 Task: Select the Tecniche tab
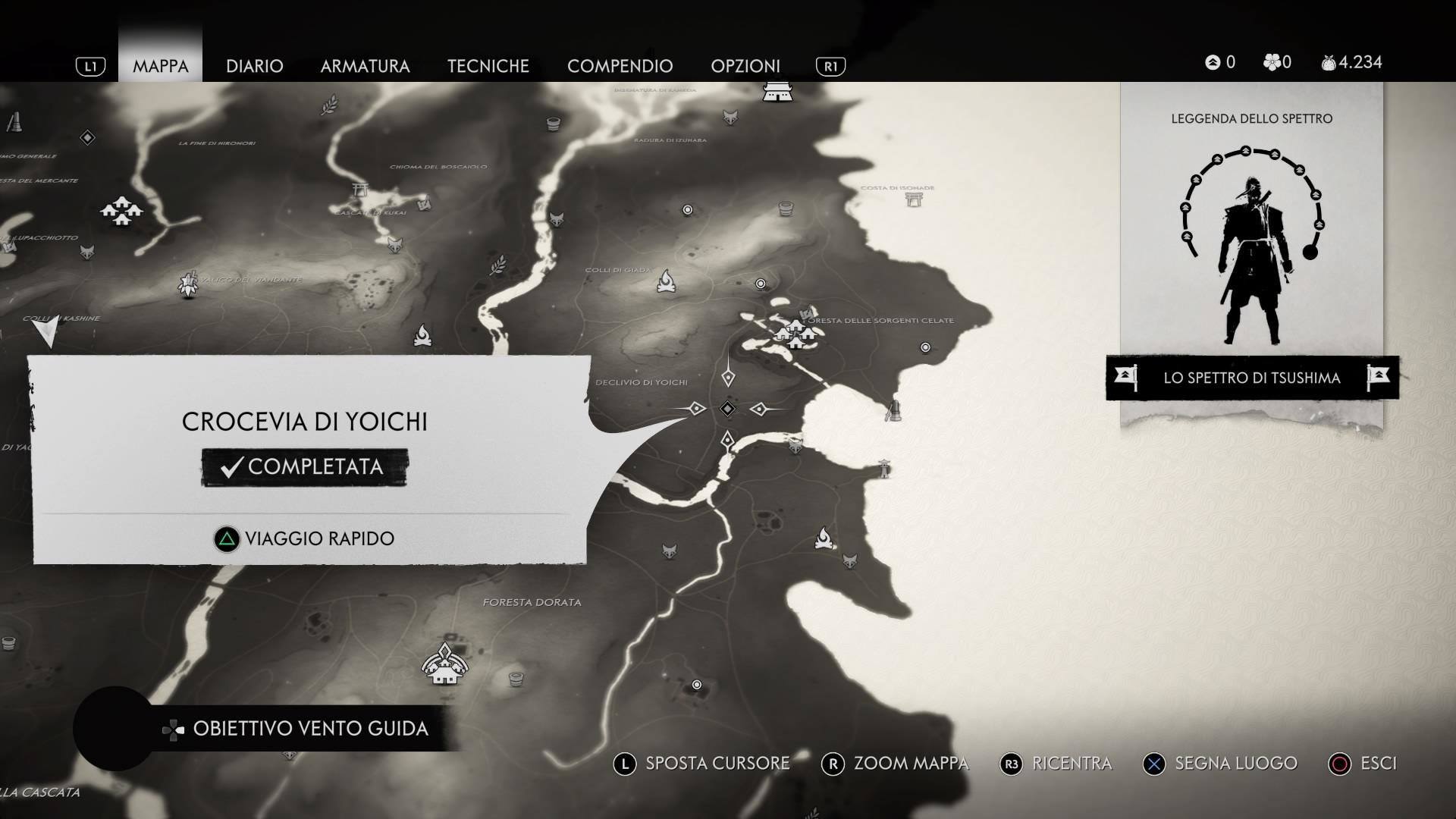488,66
